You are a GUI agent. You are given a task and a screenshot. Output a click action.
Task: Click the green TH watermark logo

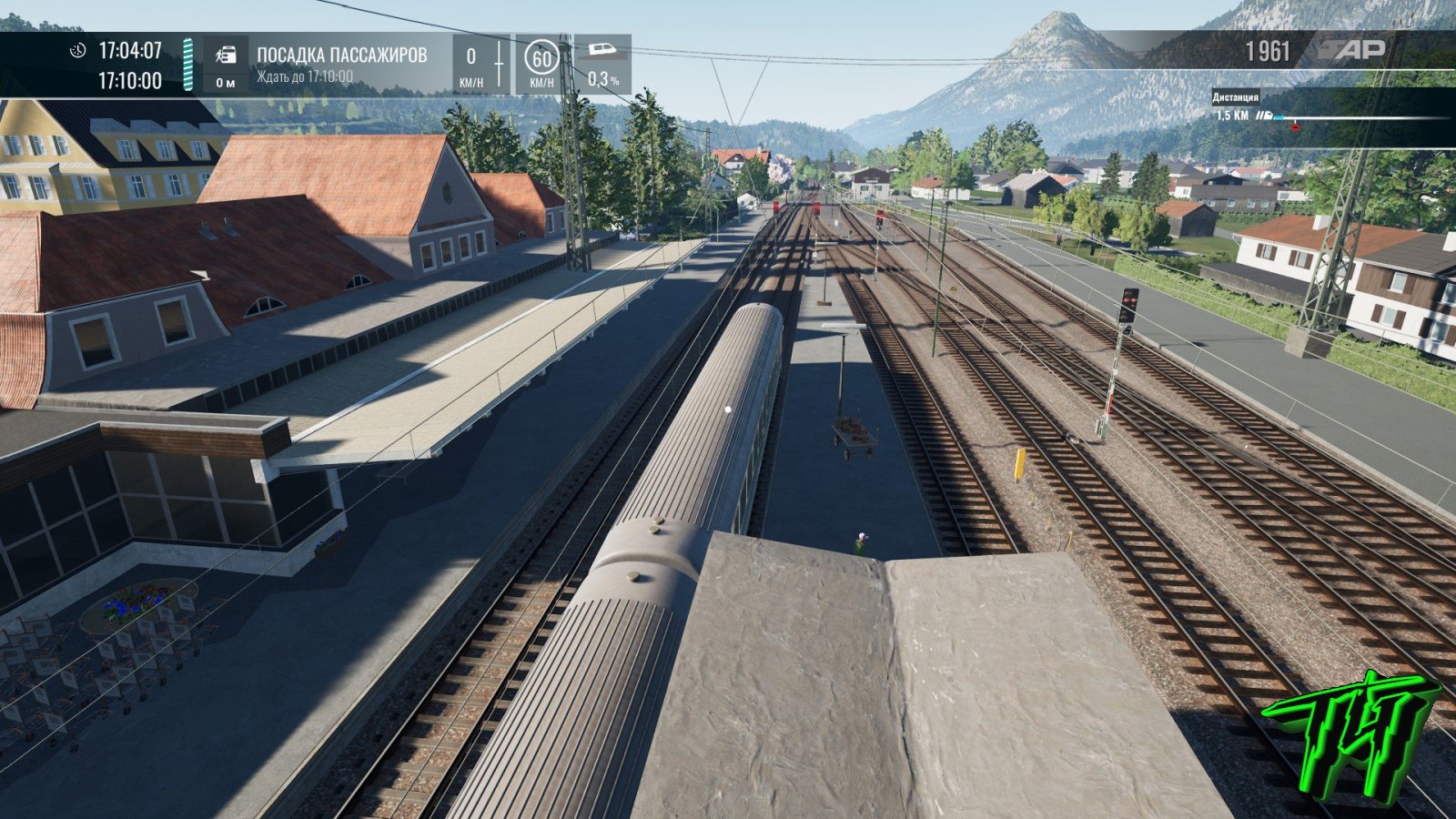click(x=1350, y=733)
